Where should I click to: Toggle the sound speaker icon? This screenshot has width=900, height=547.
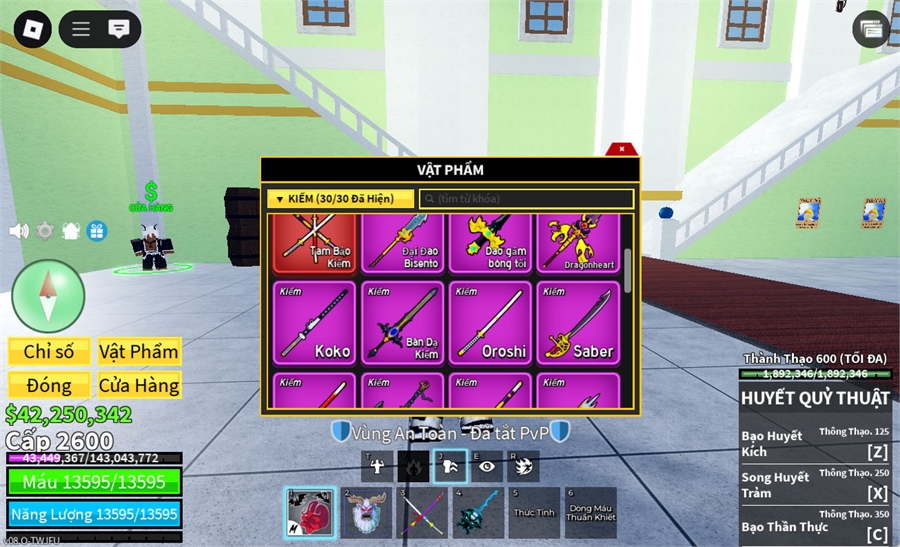tap(19, 231)
